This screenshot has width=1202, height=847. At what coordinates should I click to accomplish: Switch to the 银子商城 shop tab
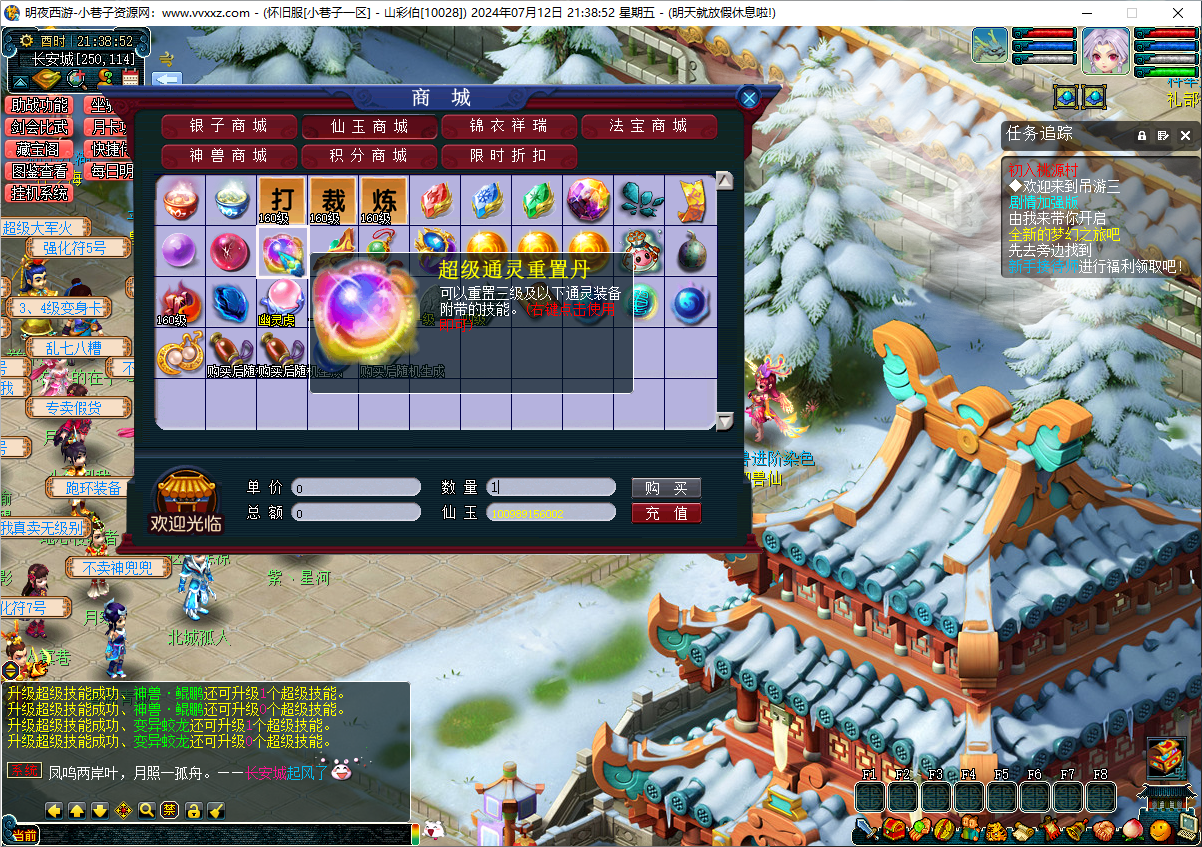point(229,126)
